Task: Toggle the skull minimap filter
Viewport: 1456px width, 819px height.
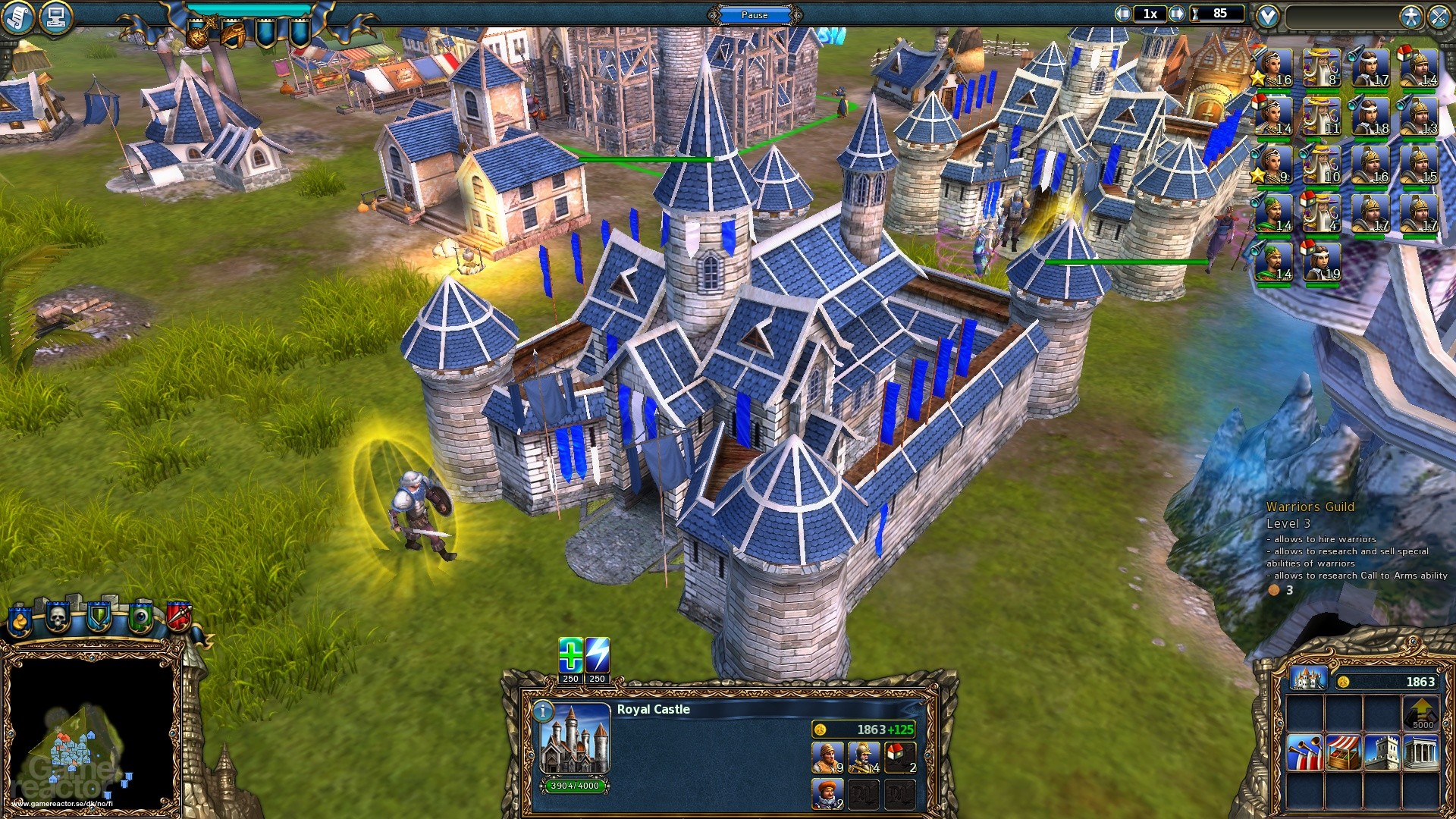Action: click(57, 618)
